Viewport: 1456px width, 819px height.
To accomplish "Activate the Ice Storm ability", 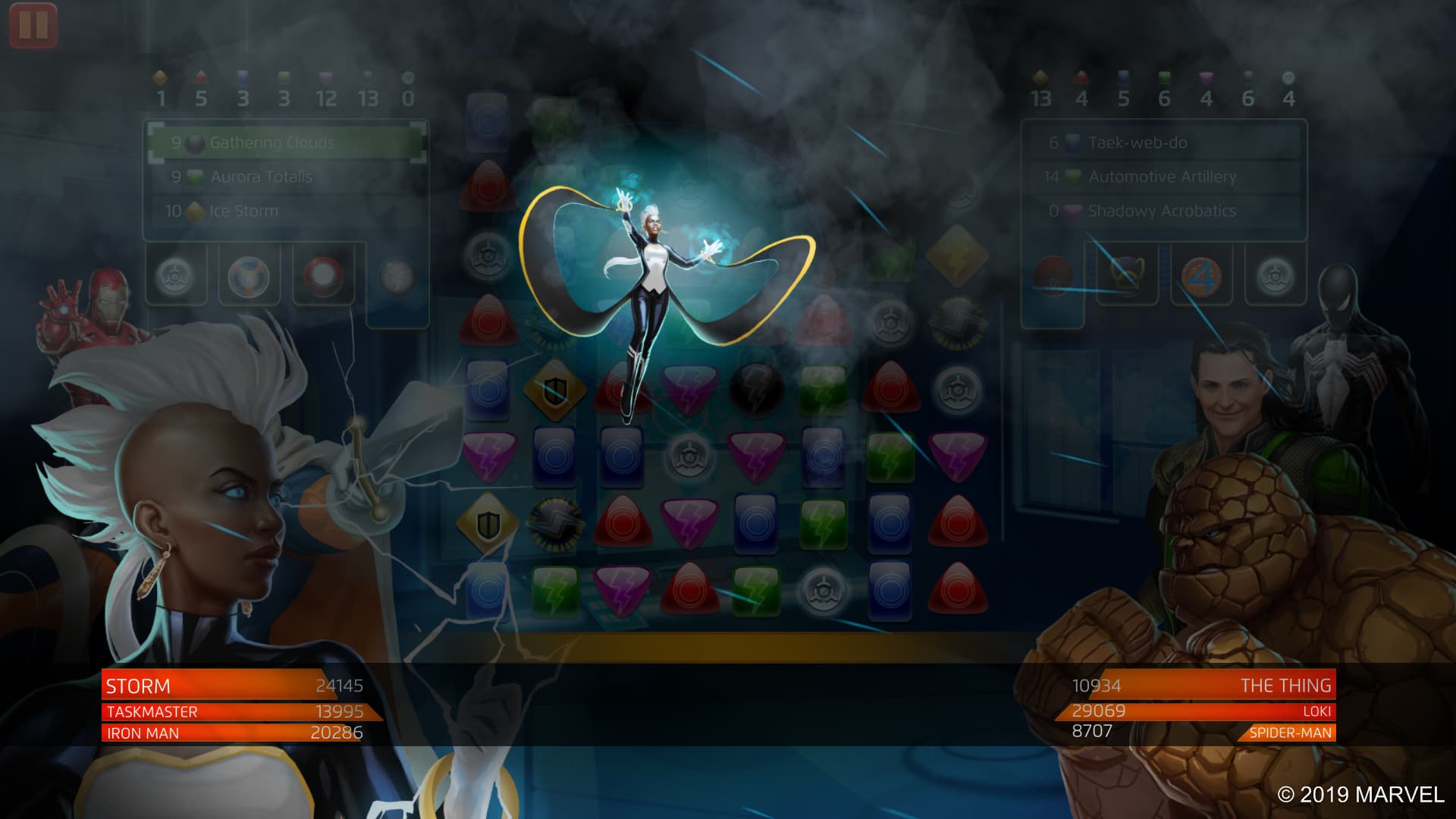I will tap(286, 211).
